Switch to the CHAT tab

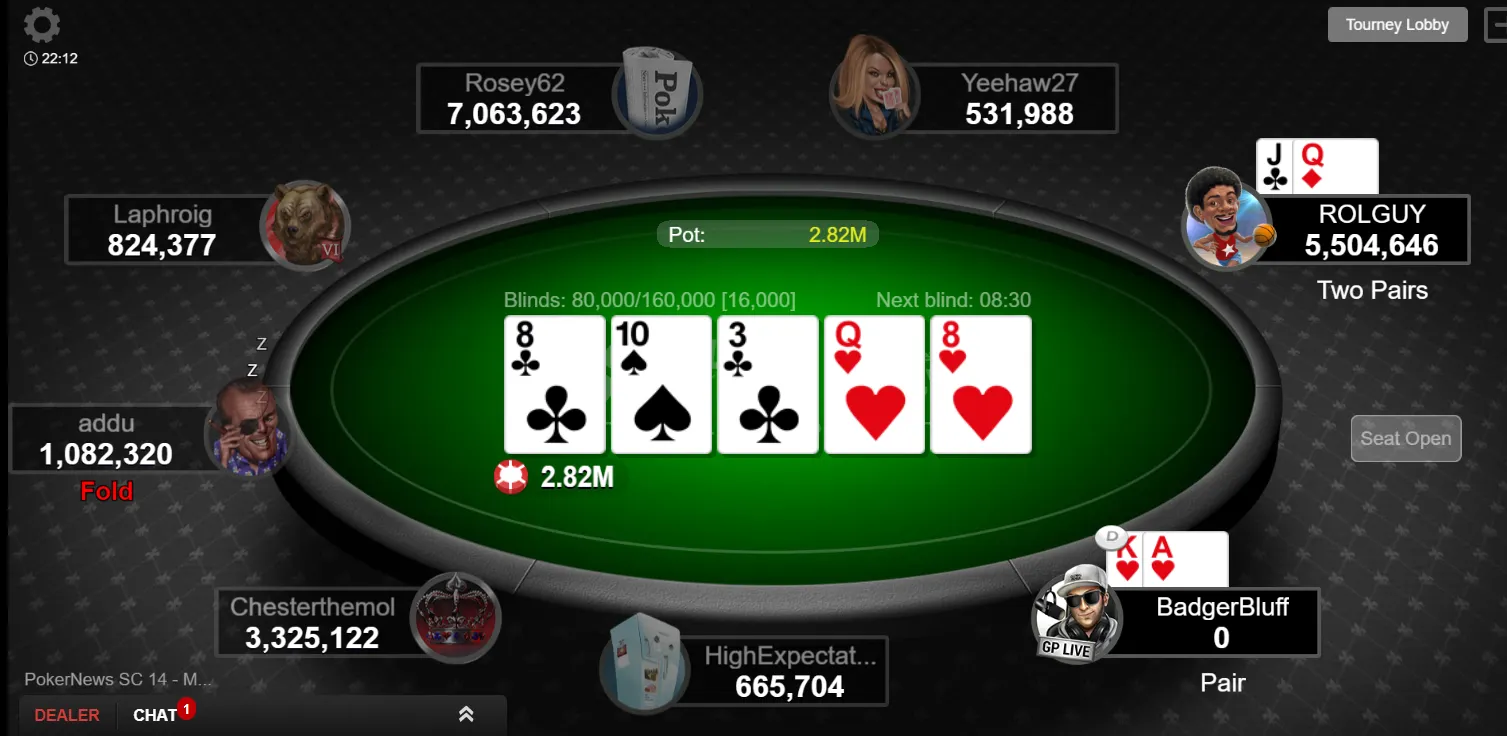[155, 715]
